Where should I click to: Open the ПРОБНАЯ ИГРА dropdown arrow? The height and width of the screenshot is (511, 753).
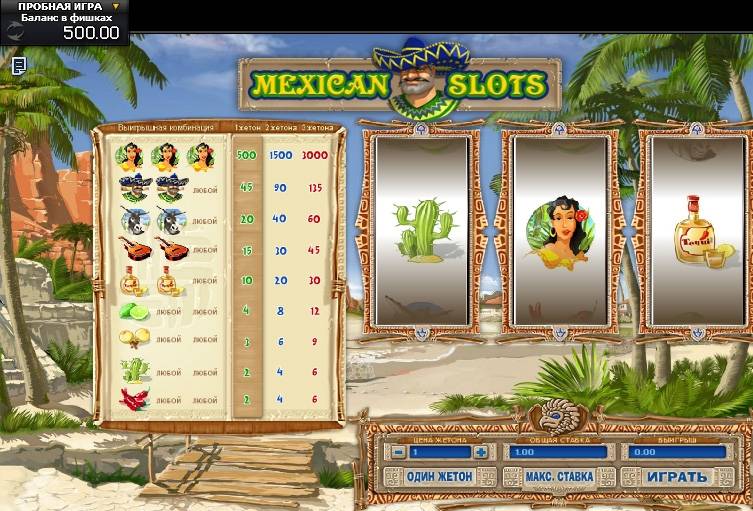[116, 6]
